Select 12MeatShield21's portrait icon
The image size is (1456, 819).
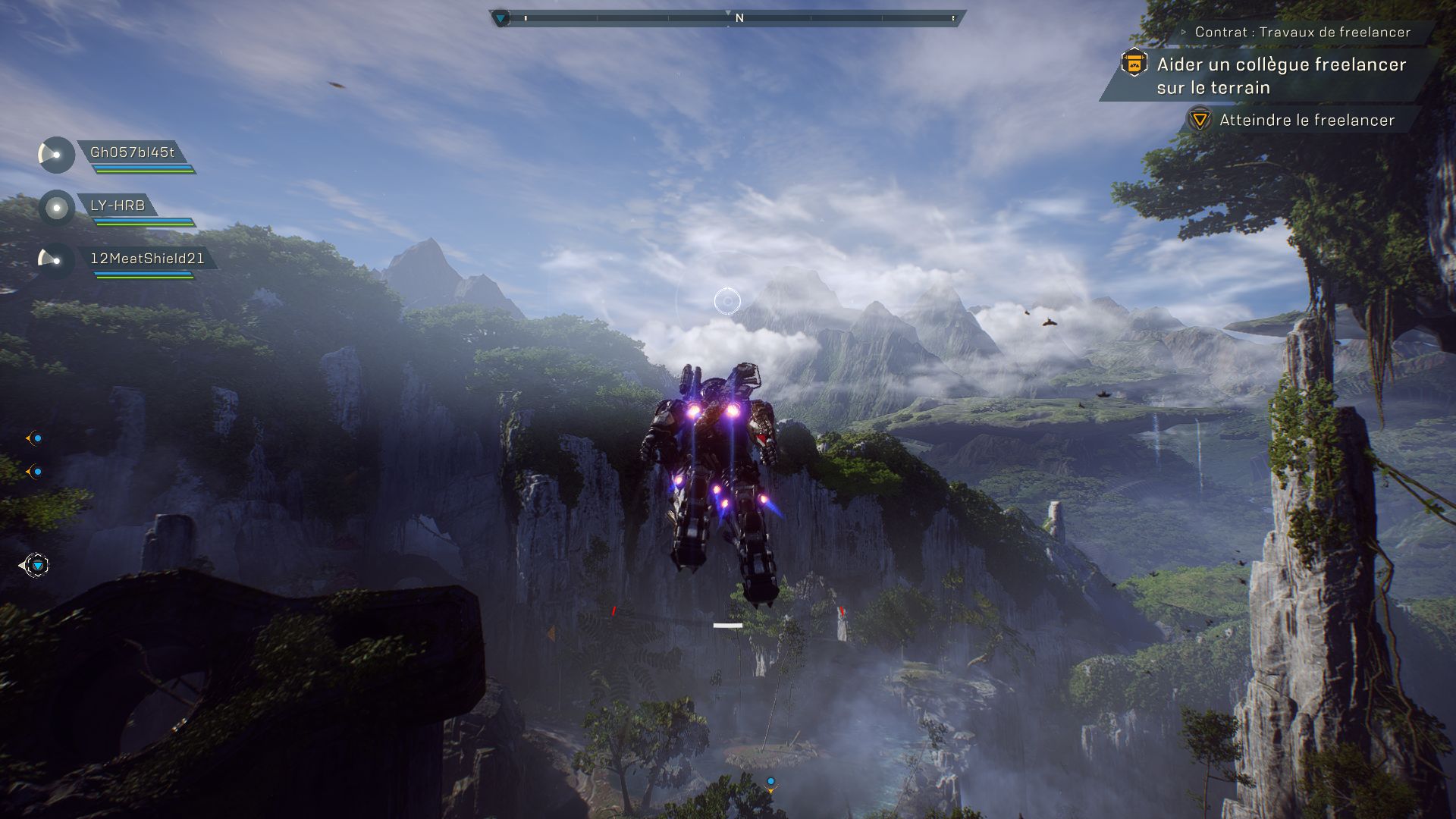click(55, 258)
